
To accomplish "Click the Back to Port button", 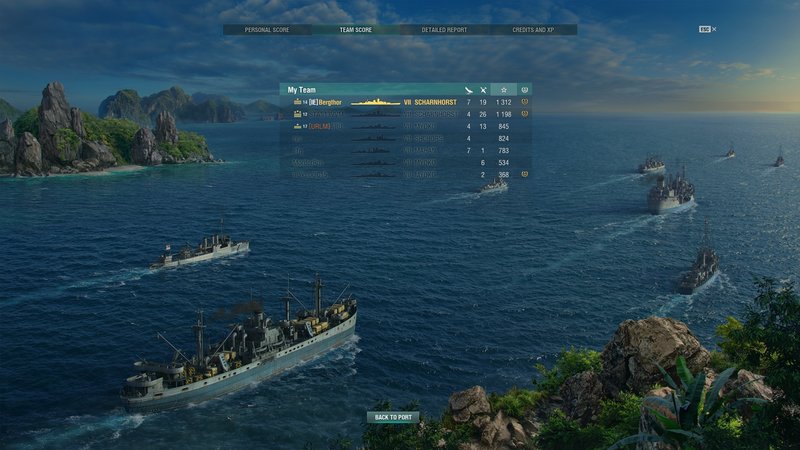I will tap(393, 417).
